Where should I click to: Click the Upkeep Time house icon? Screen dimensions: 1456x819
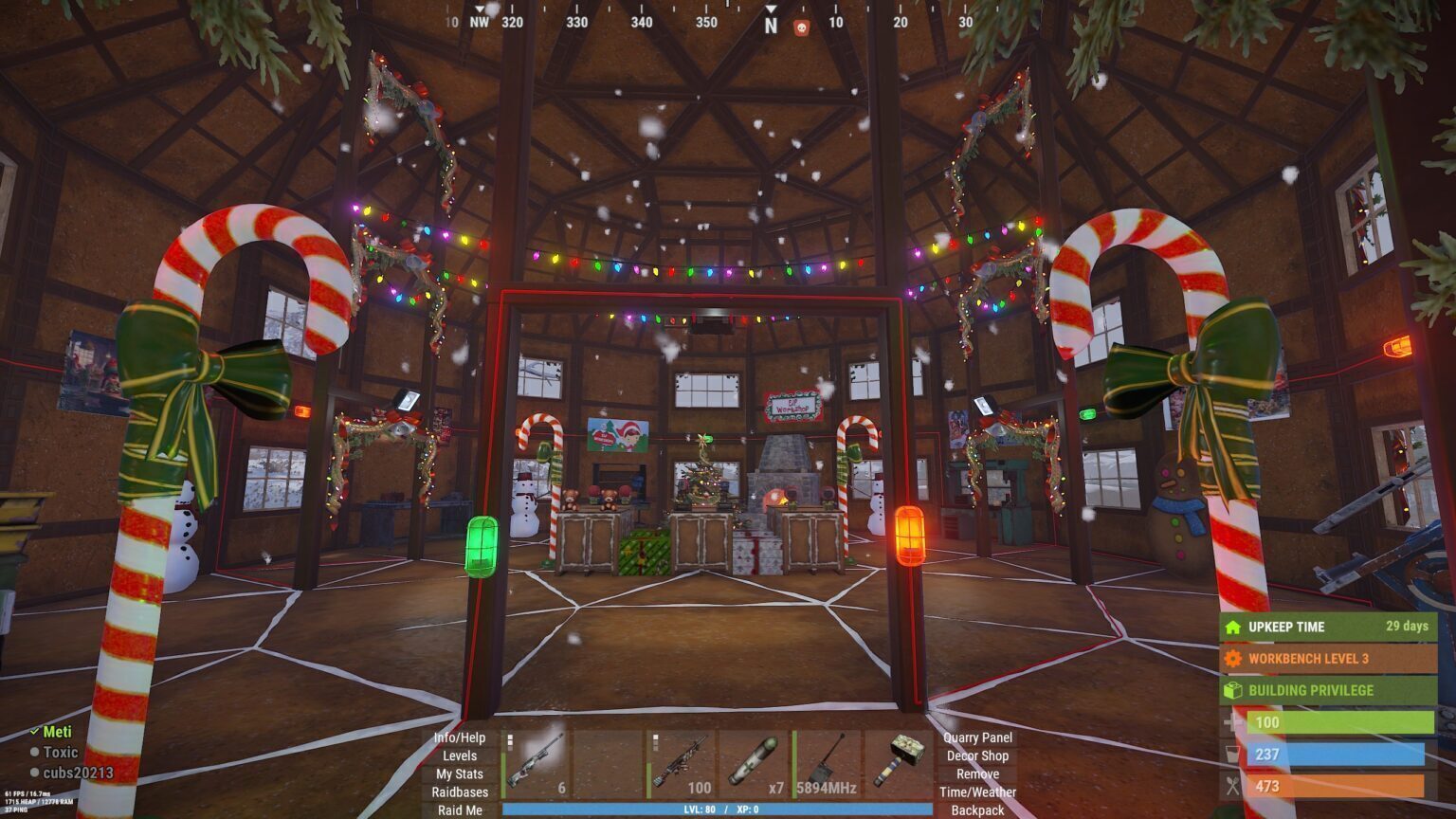coord(1234,627)
